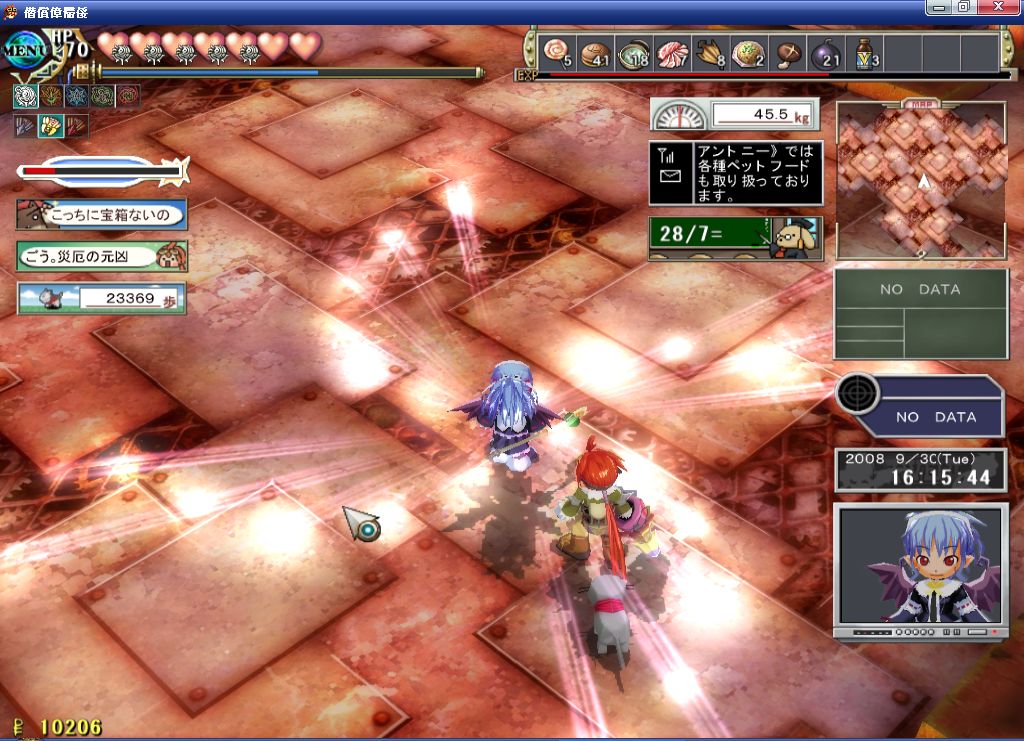This screenshot has width=1024, height=741.
Task: Use the bread bun item
Action: pyautogui.click(x=594, y=53)
